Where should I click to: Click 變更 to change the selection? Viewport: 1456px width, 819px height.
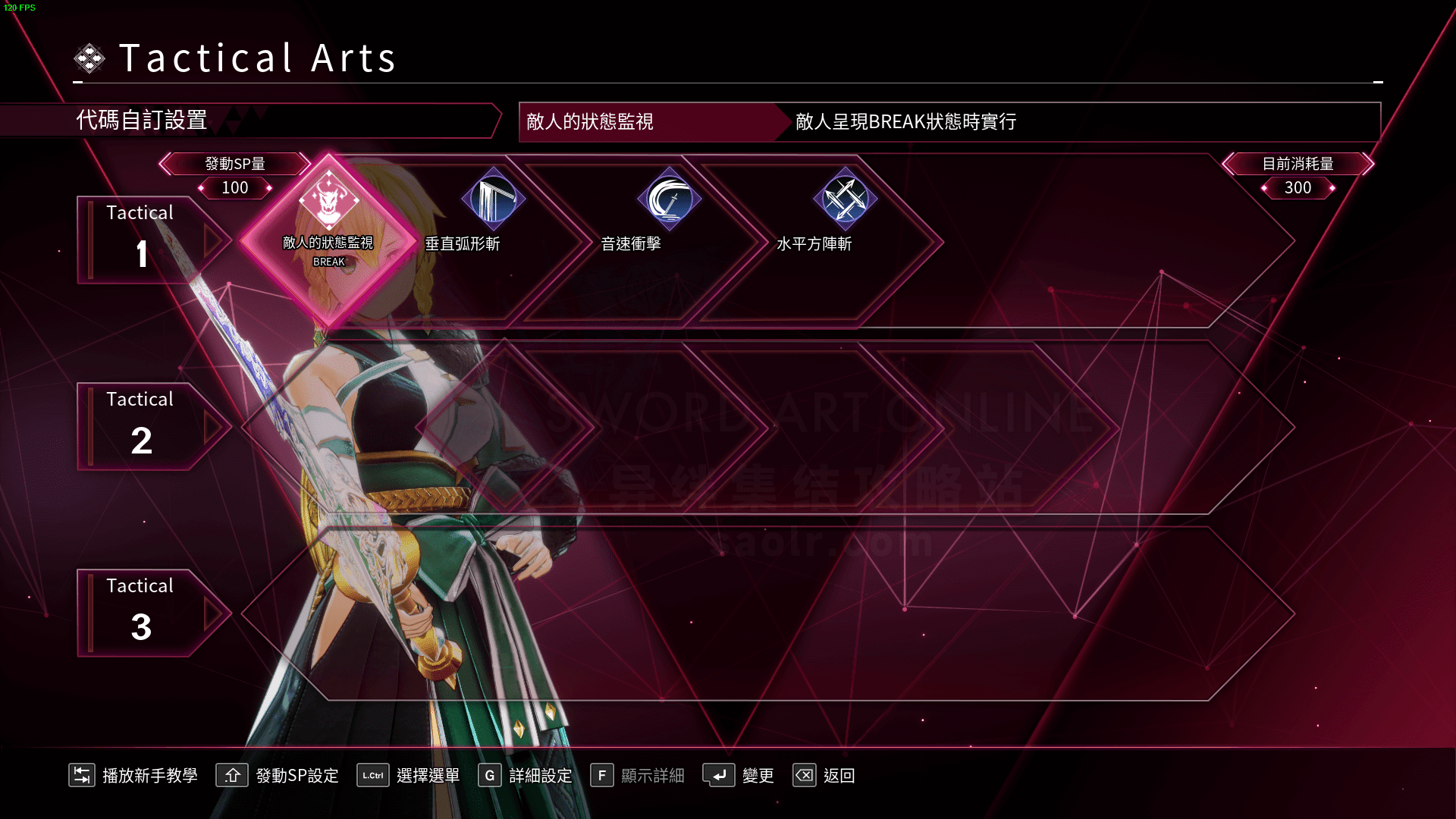pyautogui.click(x=739, y=775)
